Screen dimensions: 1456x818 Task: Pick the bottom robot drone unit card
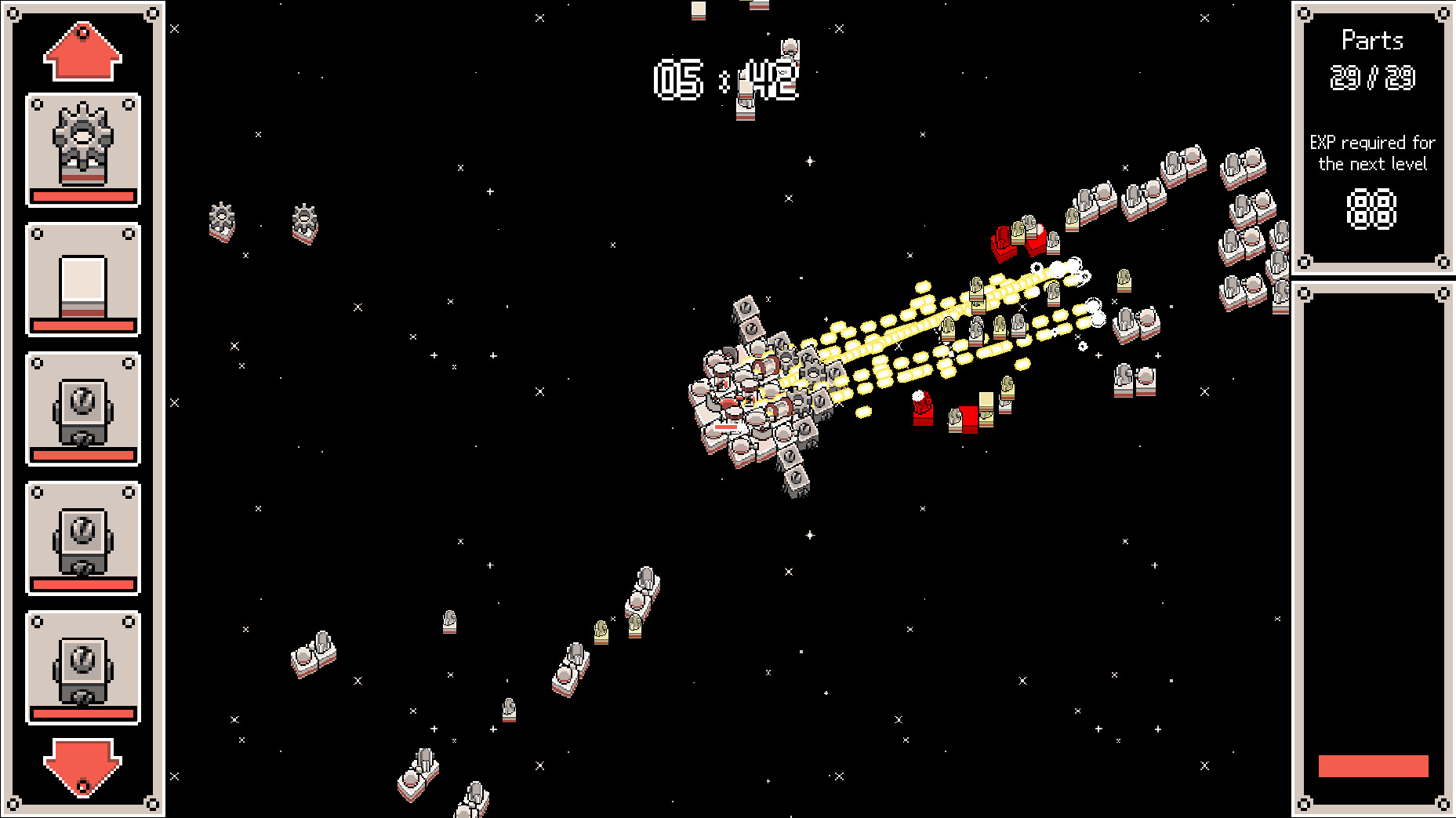click(82, 668)
